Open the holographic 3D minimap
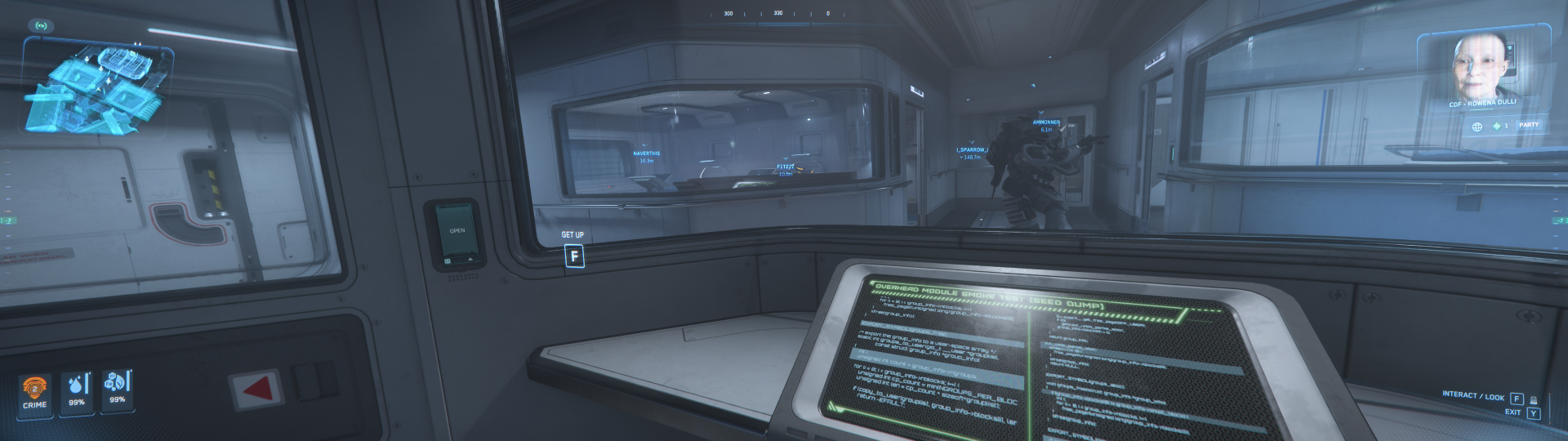 tap(98, 88)
